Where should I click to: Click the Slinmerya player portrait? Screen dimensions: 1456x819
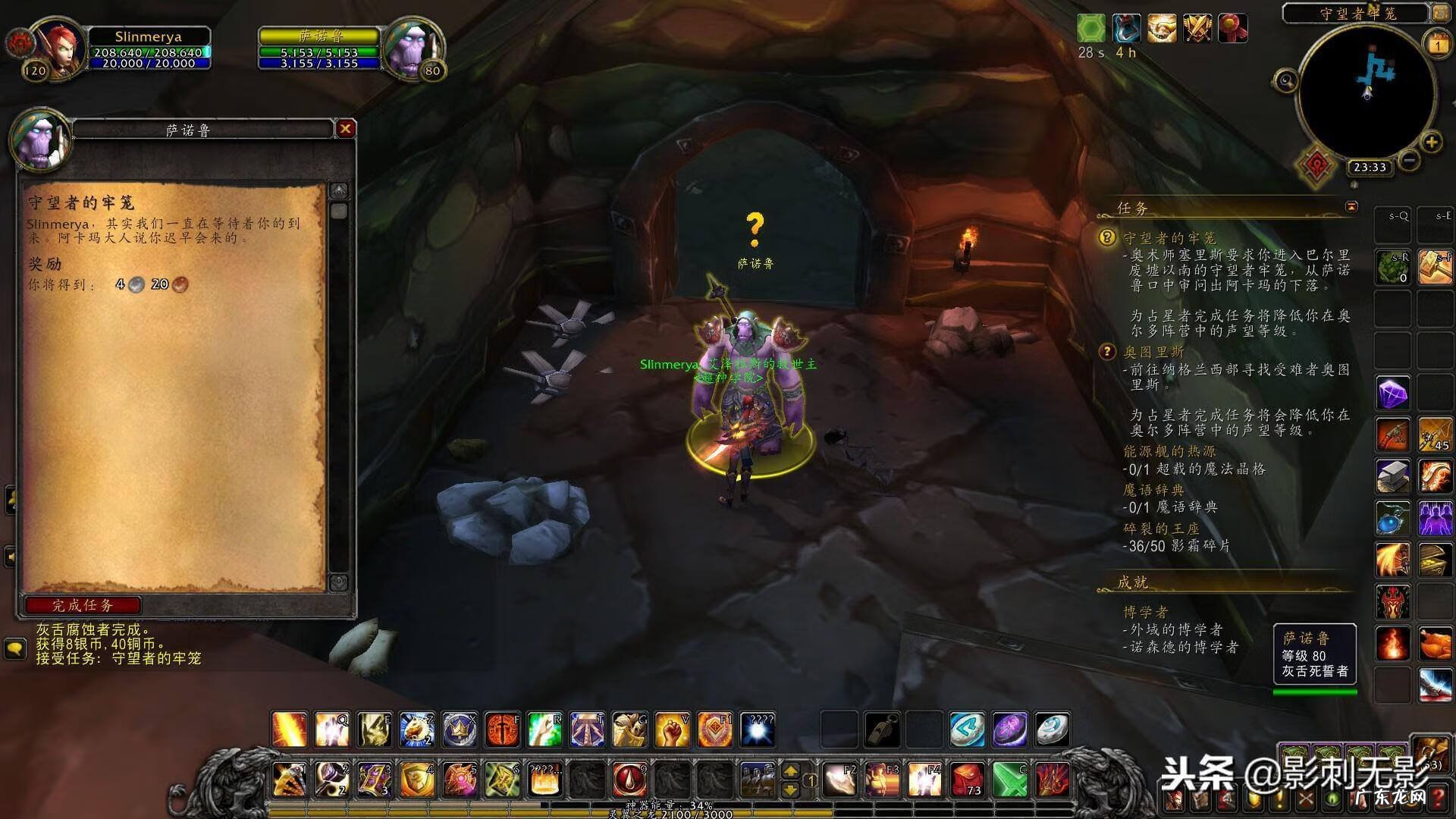point(56,45)
